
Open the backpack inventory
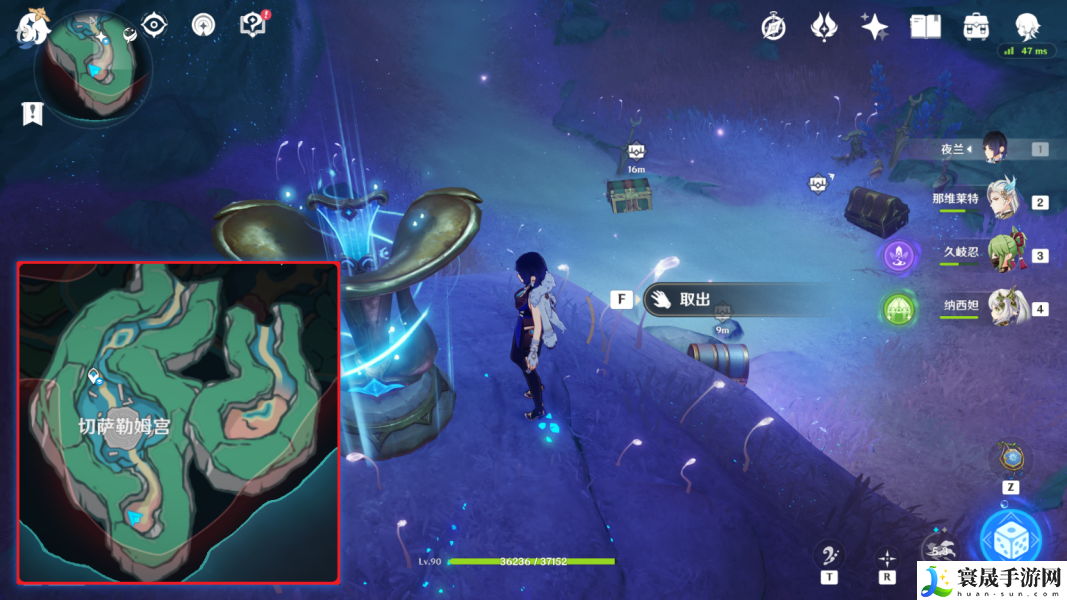point(977,27)
